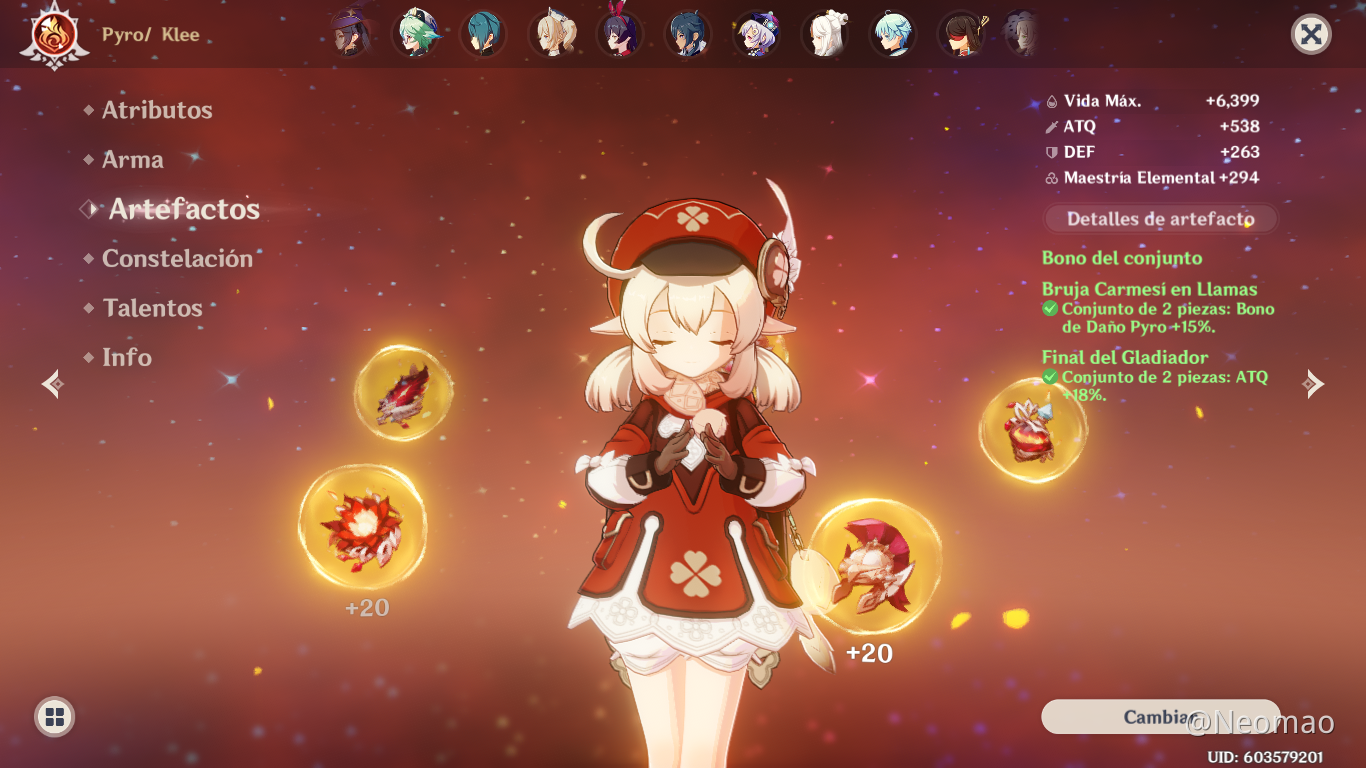The image size is (1366, 768).
Task: Switch to the Atributos section
Action: [156, 110]
